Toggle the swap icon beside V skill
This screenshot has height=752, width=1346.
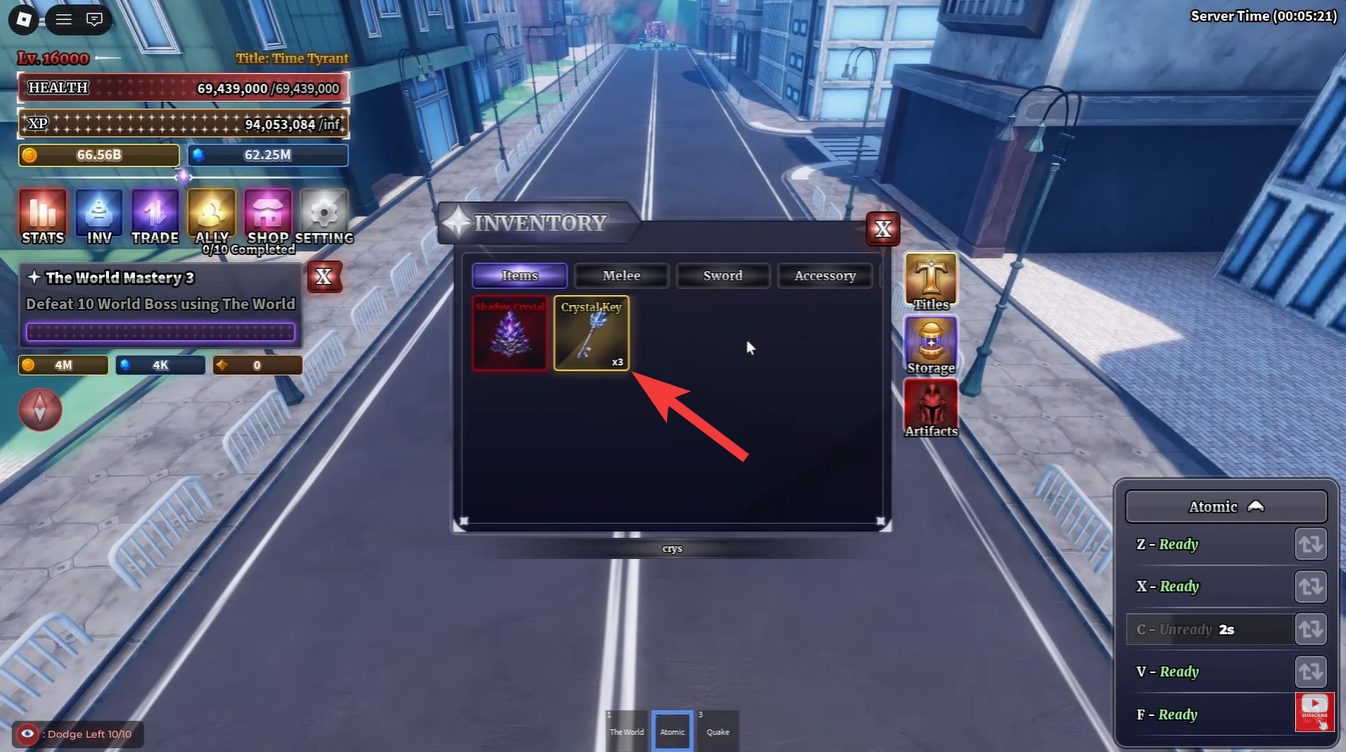tap(1310, 671)
